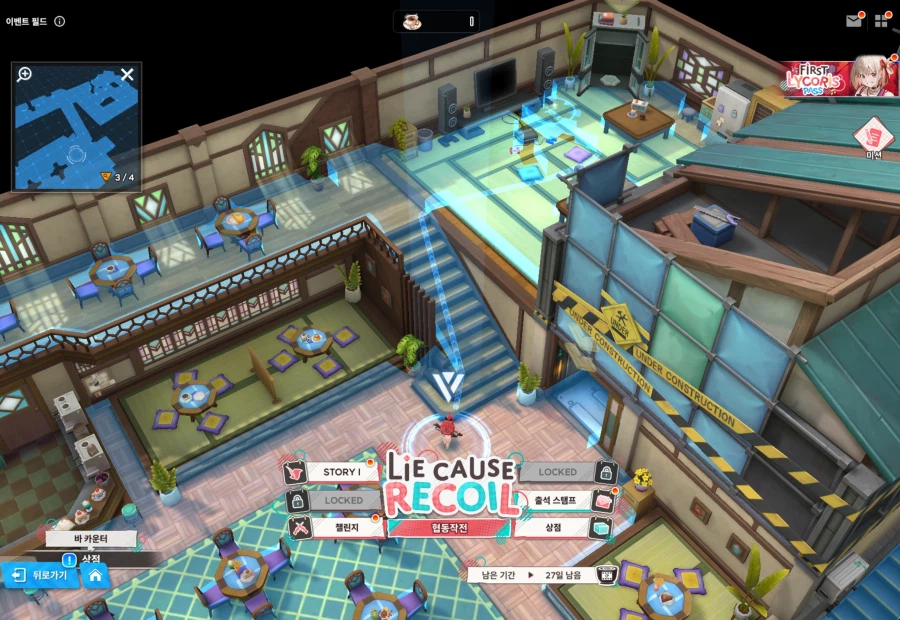Open the mailbox envelope icon
The width and height of the screenshot is (900, 620).
[853, 20]
